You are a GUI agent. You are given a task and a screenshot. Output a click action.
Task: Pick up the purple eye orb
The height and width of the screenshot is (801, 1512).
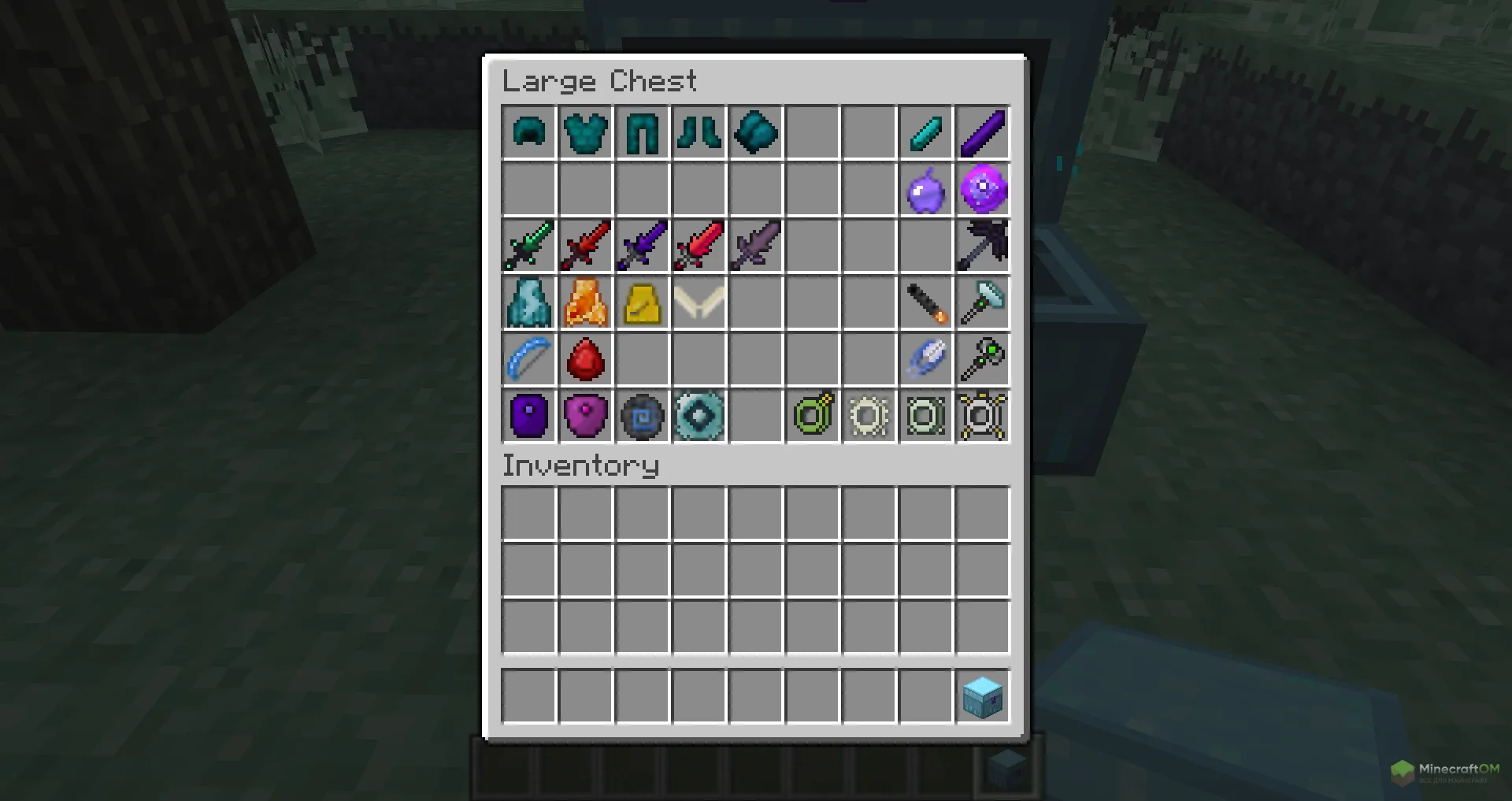click(x=983, y=190)
